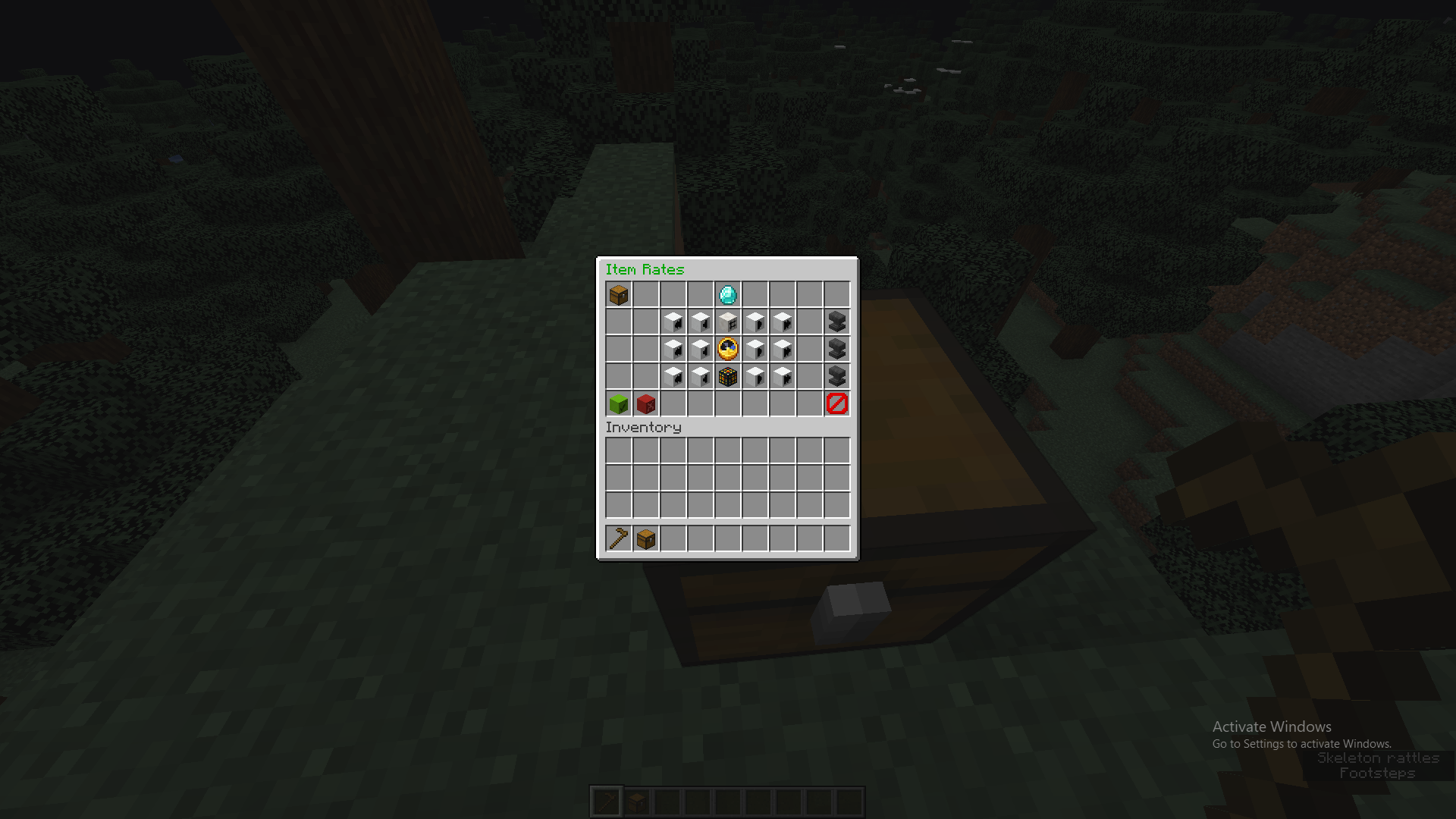The width and height of the screenshot is (1456, 819).
Task: Select the top anvil in the right column
Action: tap(836, 322)
